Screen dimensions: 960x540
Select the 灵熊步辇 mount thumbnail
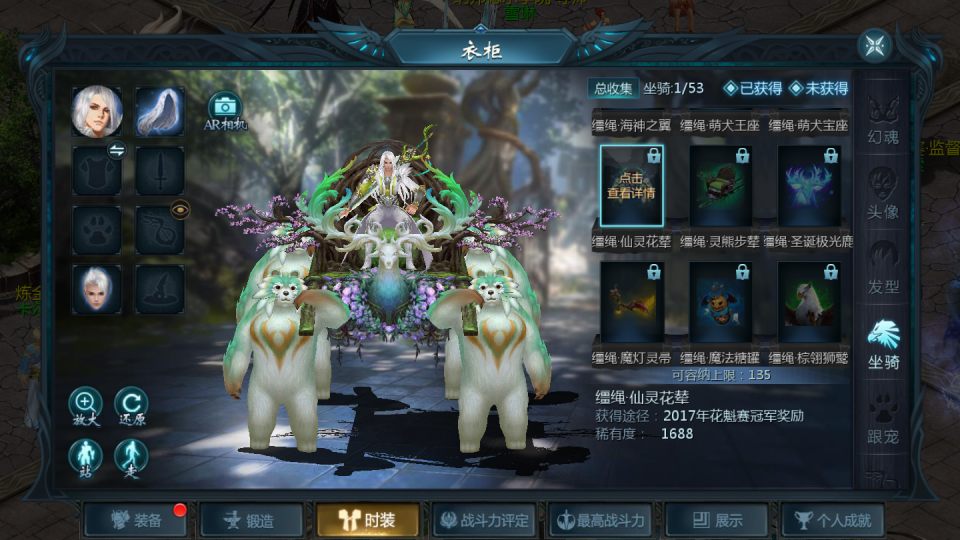tap(721, 185)
